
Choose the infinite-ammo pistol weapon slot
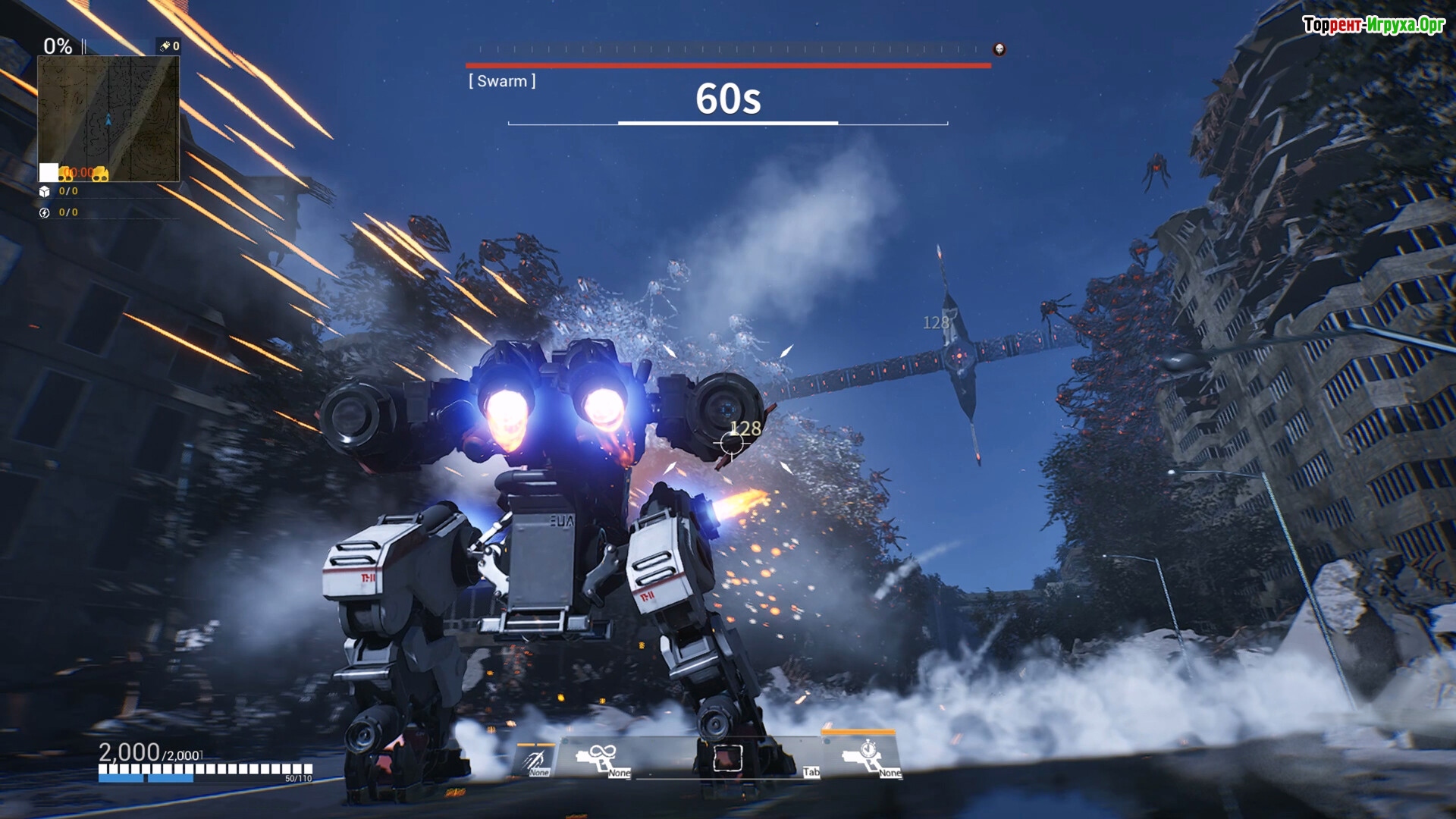pos(598,758)
